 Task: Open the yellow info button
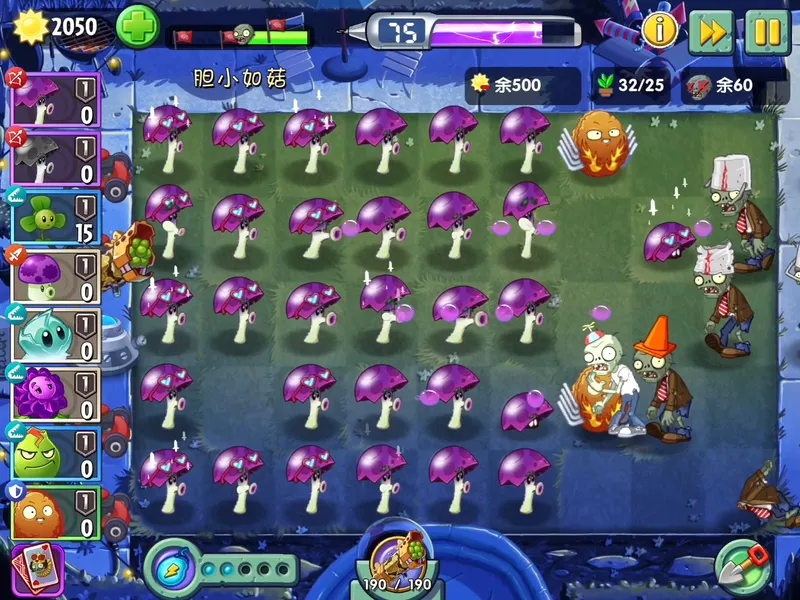[x=660, y=30]
